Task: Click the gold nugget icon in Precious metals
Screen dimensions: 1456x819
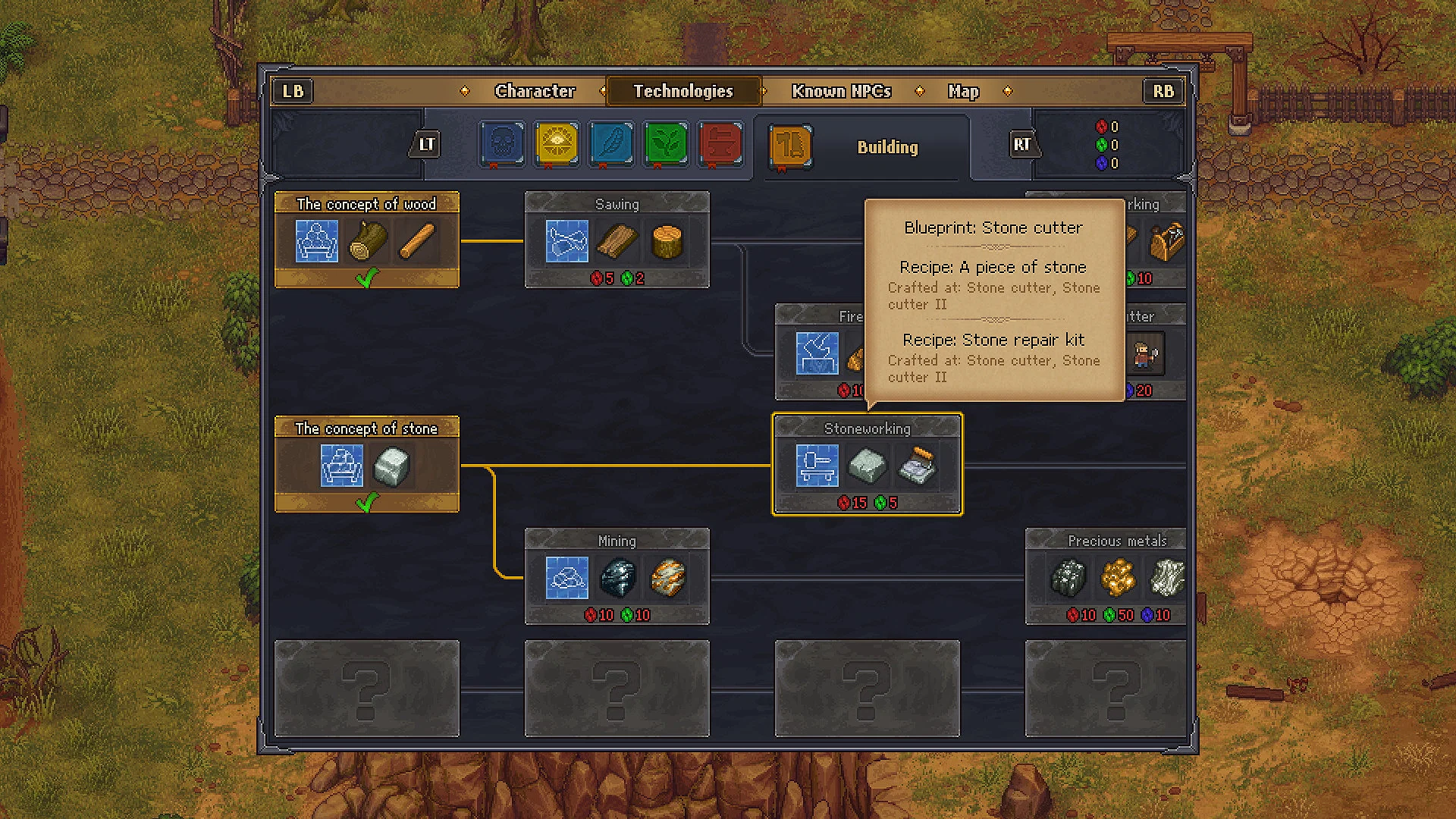Action: 1117,578
